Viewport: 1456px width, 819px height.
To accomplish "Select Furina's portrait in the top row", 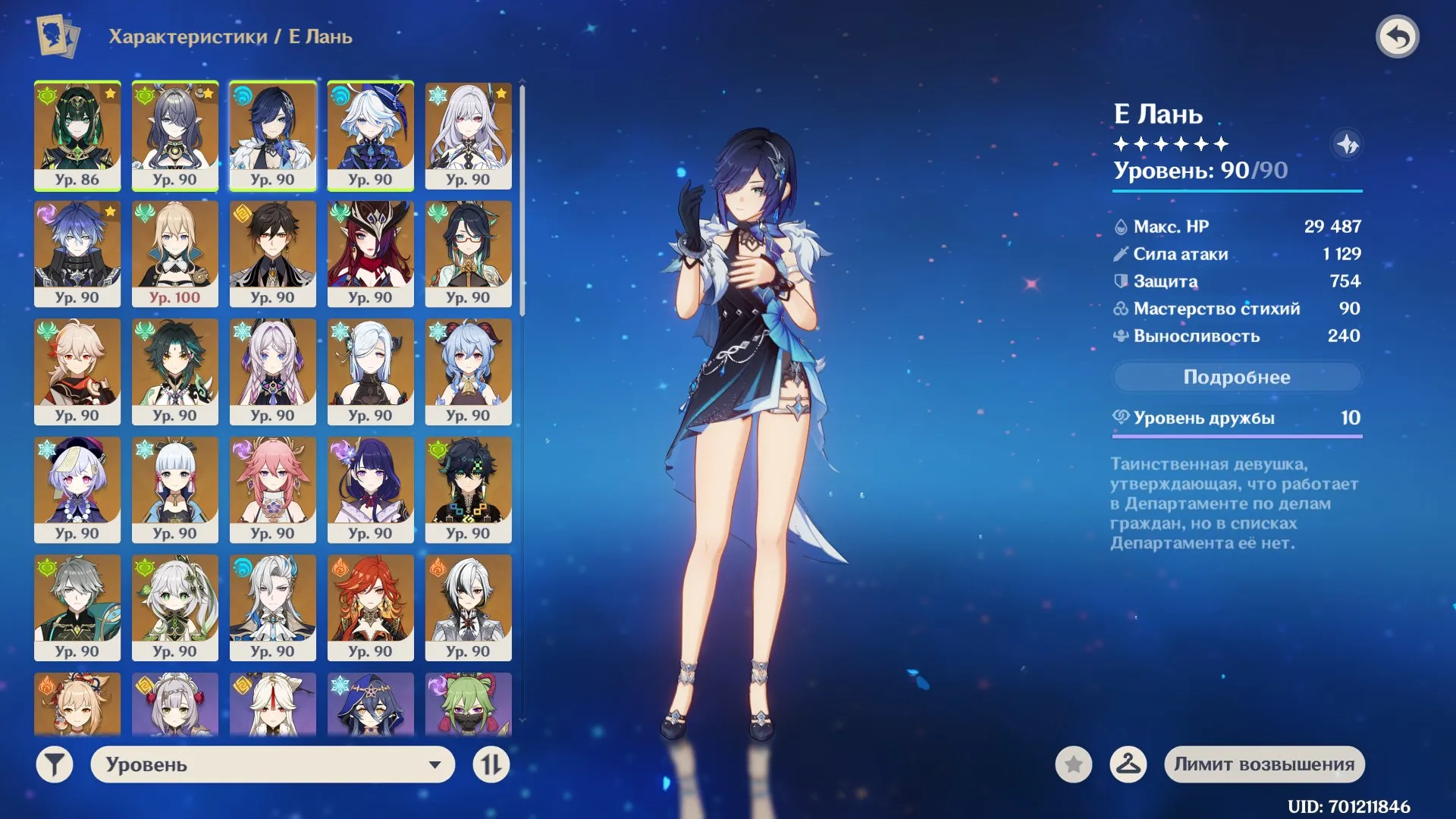I will [x=371, y=136].
